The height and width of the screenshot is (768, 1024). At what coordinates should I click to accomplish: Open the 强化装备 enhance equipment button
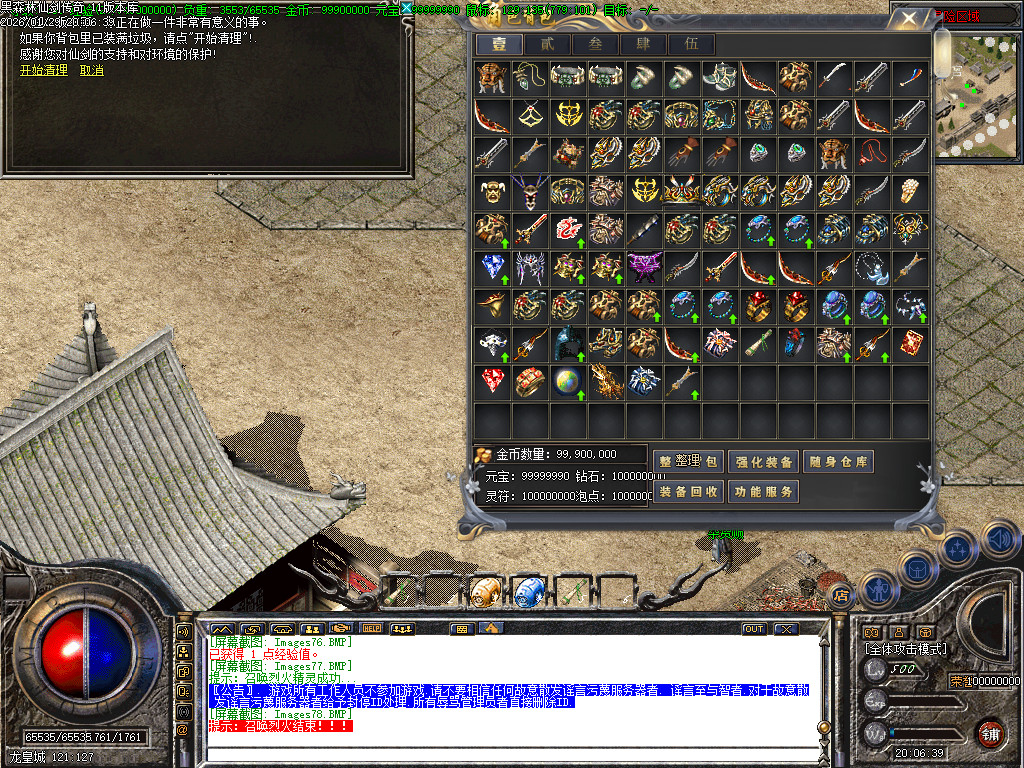pyautogui.click(x=763, y=462)
